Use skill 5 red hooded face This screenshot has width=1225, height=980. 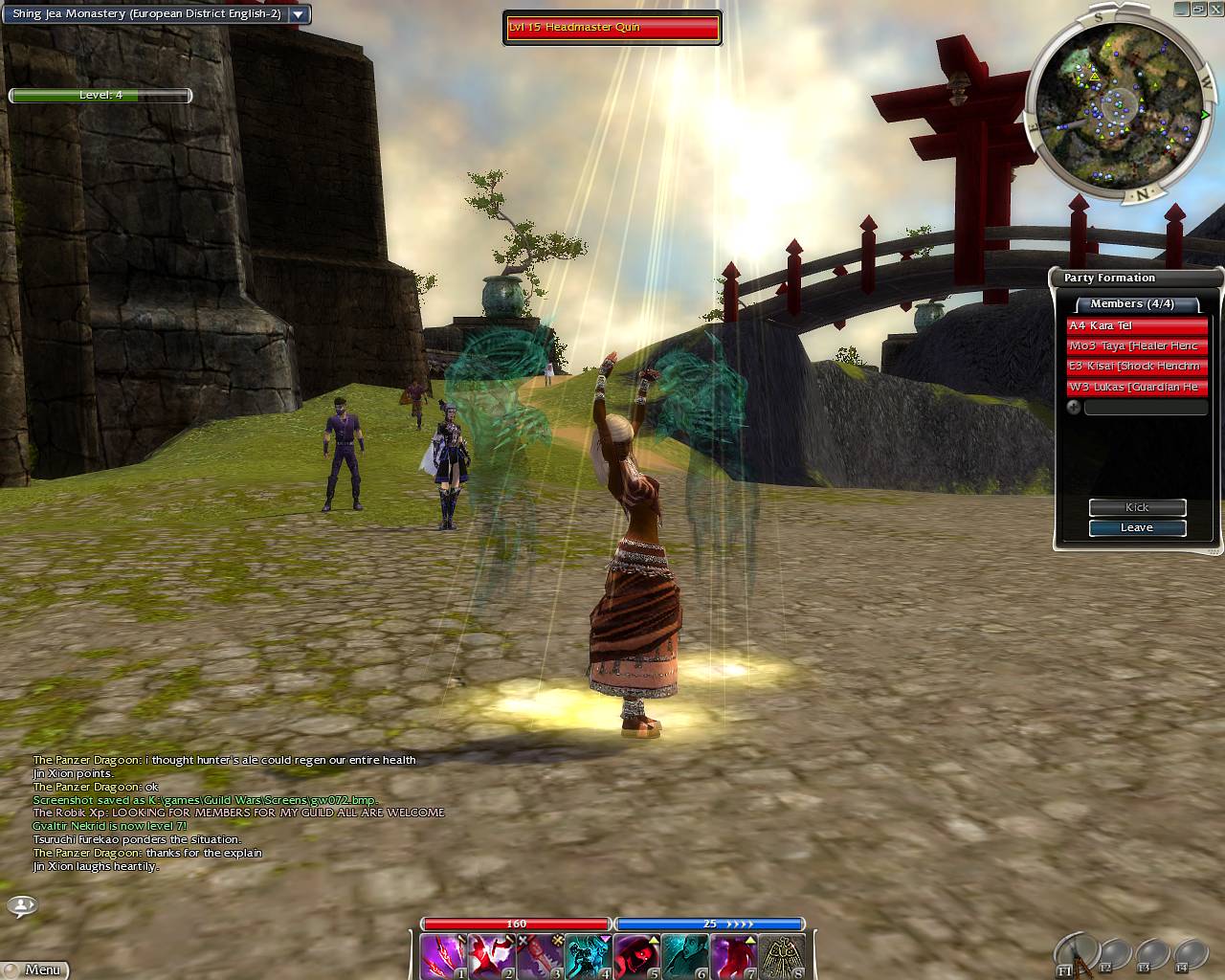click(x=636, y=956)
